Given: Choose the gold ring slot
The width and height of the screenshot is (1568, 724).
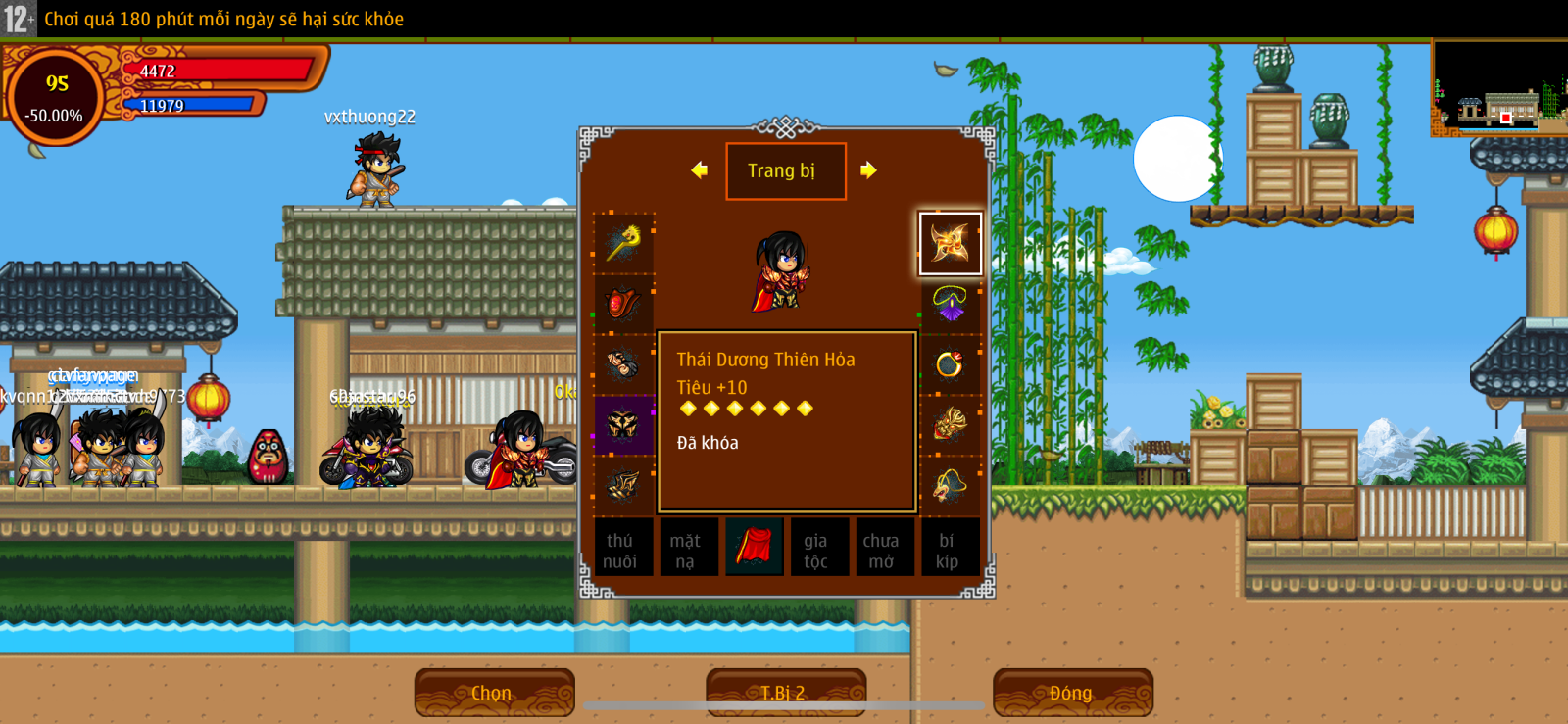Looking at the screenshot, I should (950, 364).
